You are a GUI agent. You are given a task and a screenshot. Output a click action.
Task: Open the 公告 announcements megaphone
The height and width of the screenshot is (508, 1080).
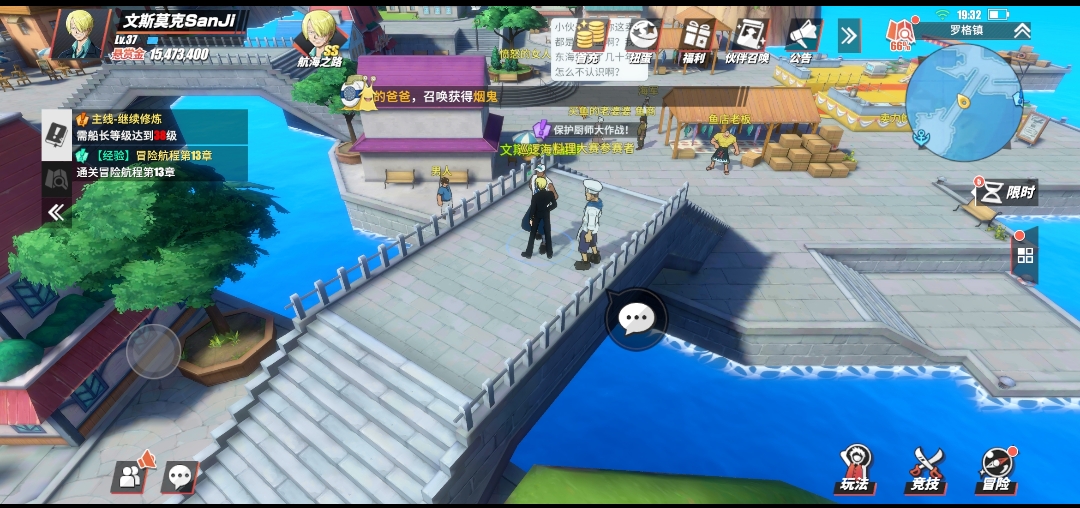tap(801, 40)
